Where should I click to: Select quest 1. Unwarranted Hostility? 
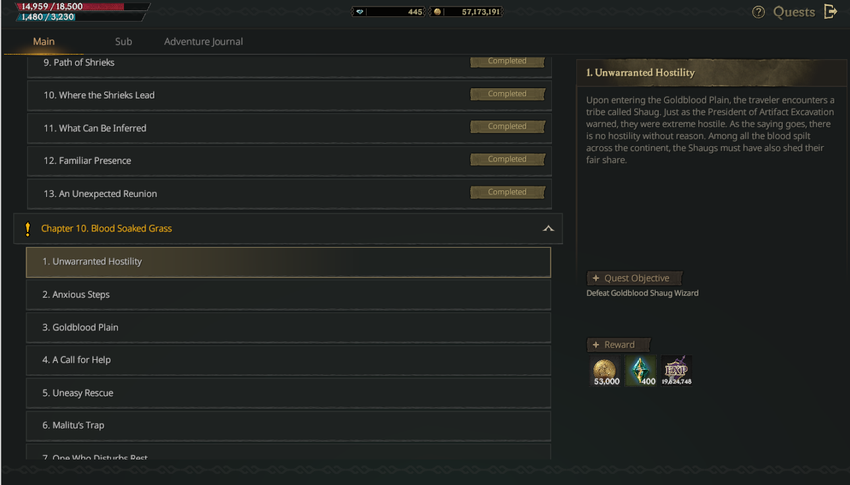(288, 262)
